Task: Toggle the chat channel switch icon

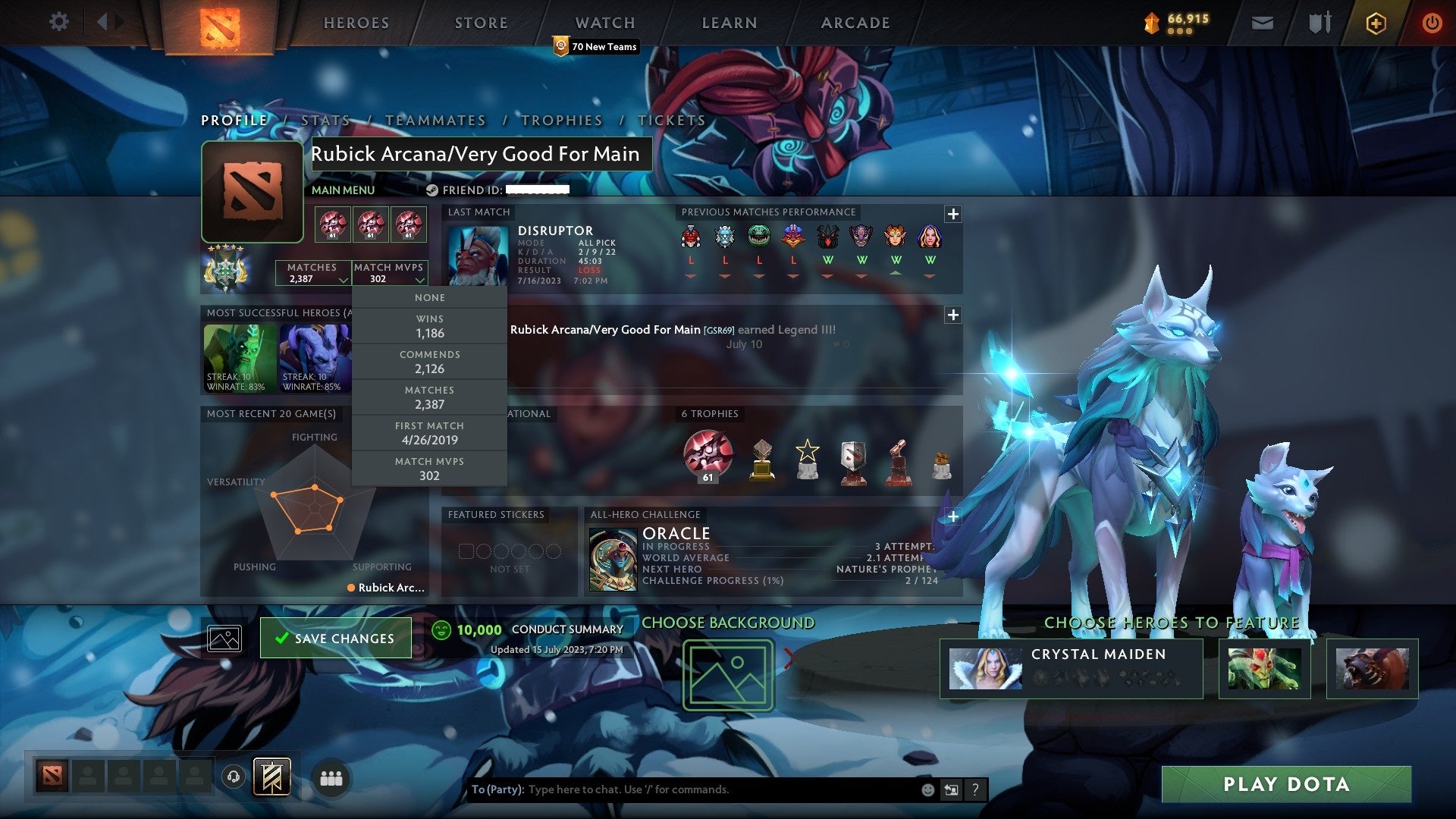Action: click(x=951, y=789)
